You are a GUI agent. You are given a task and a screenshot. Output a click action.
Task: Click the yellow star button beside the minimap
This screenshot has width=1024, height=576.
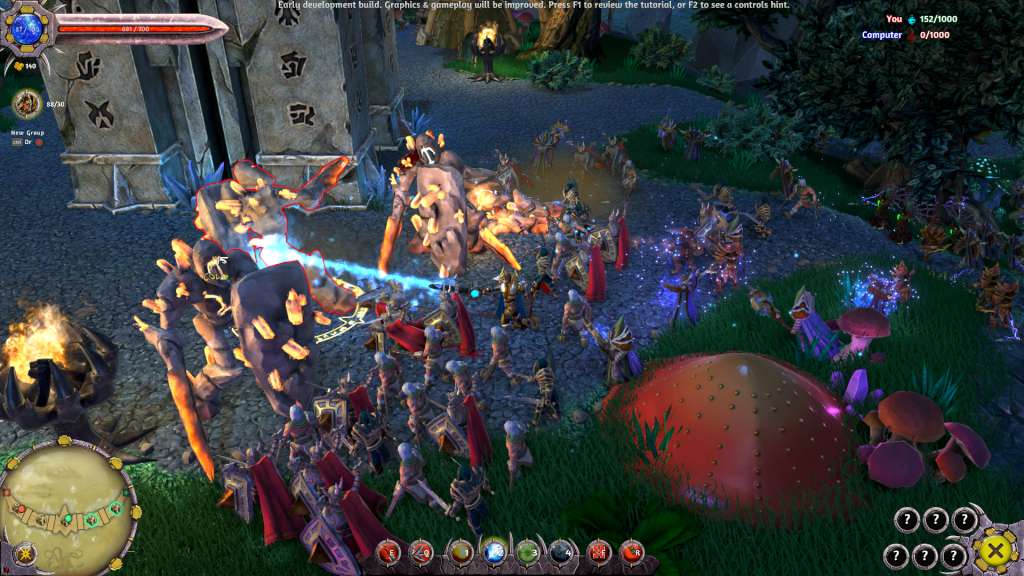(x=25, y=553)
